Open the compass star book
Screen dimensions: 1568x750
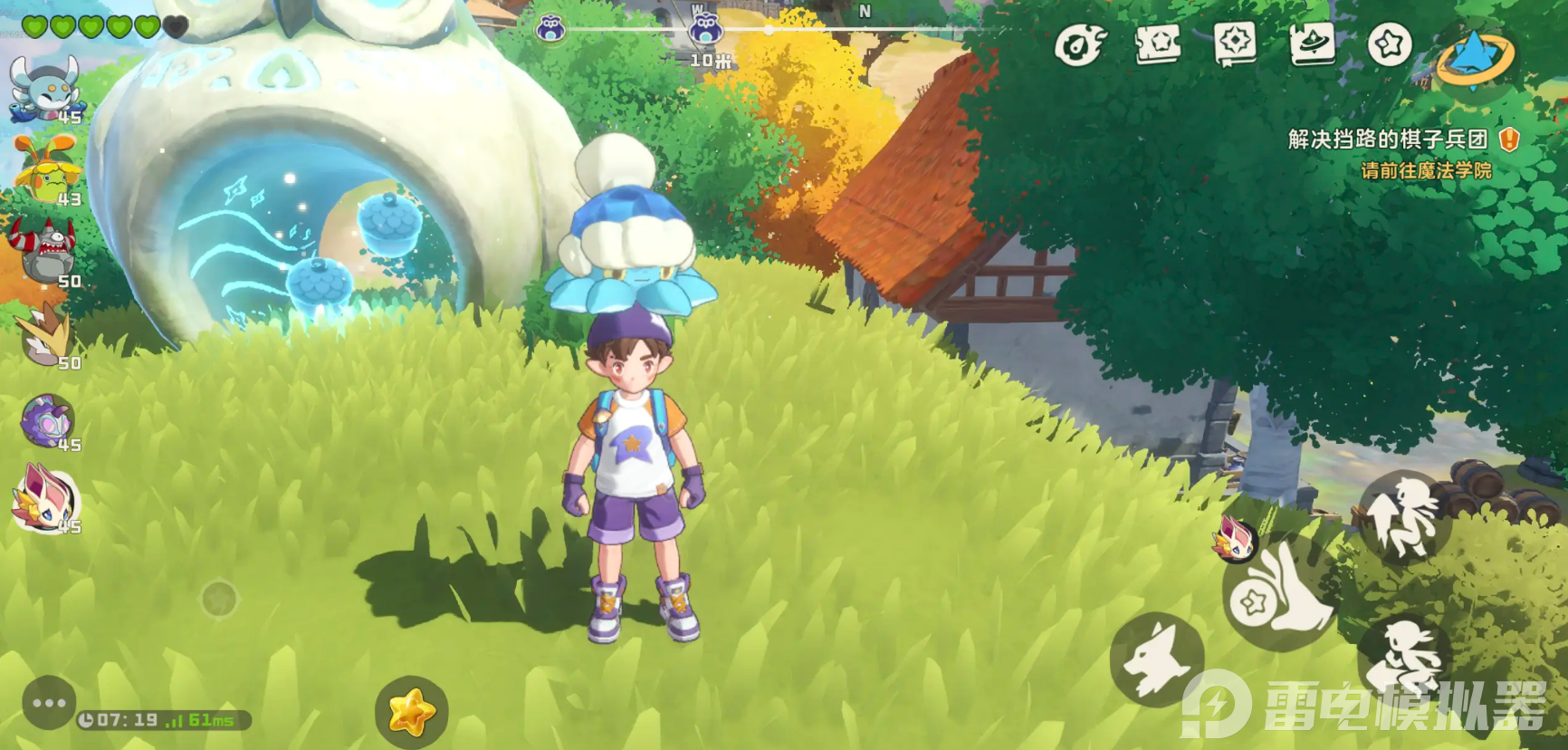pyautogui.click(x=1235, y=43)
